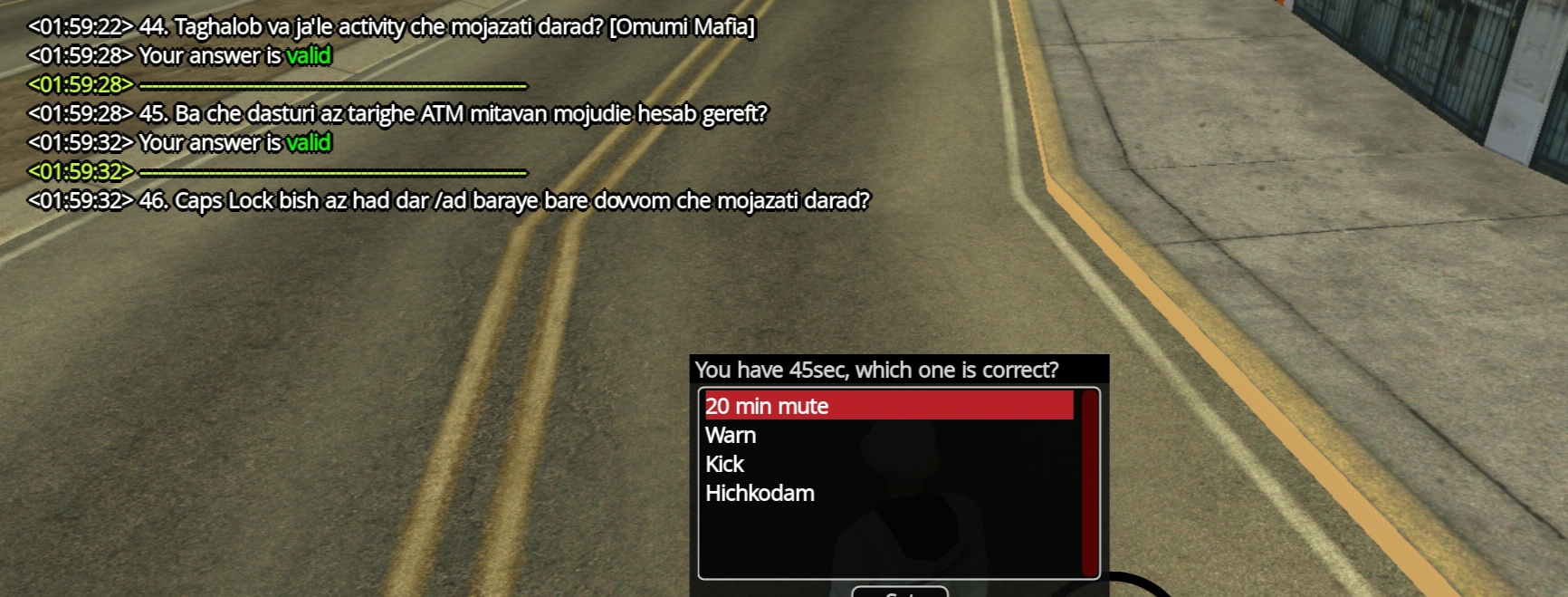Pick the "Kick" answer option

(724, 465)
